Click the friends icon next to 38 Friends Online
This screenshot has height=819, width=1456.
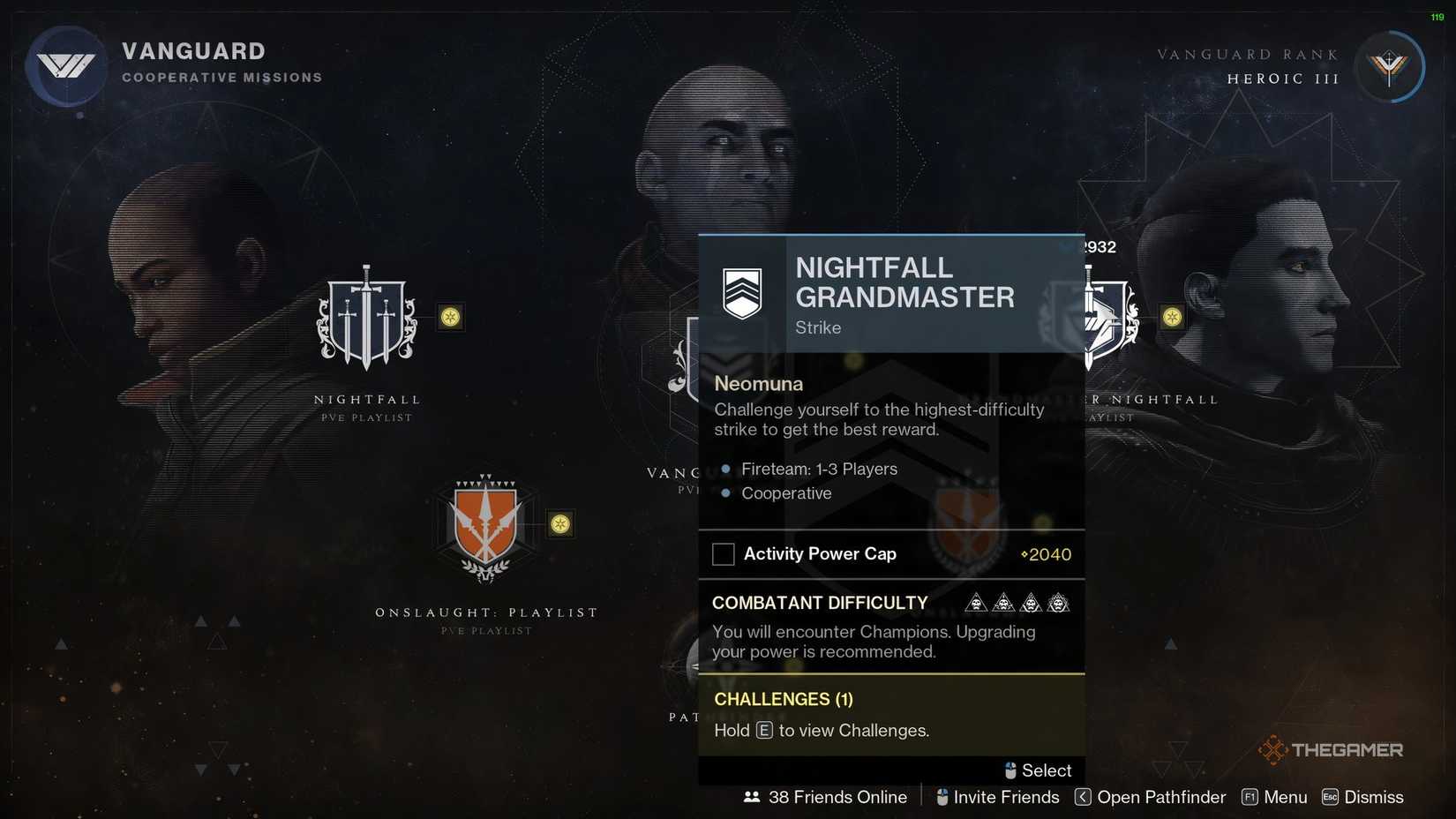[x=751, y=797]
